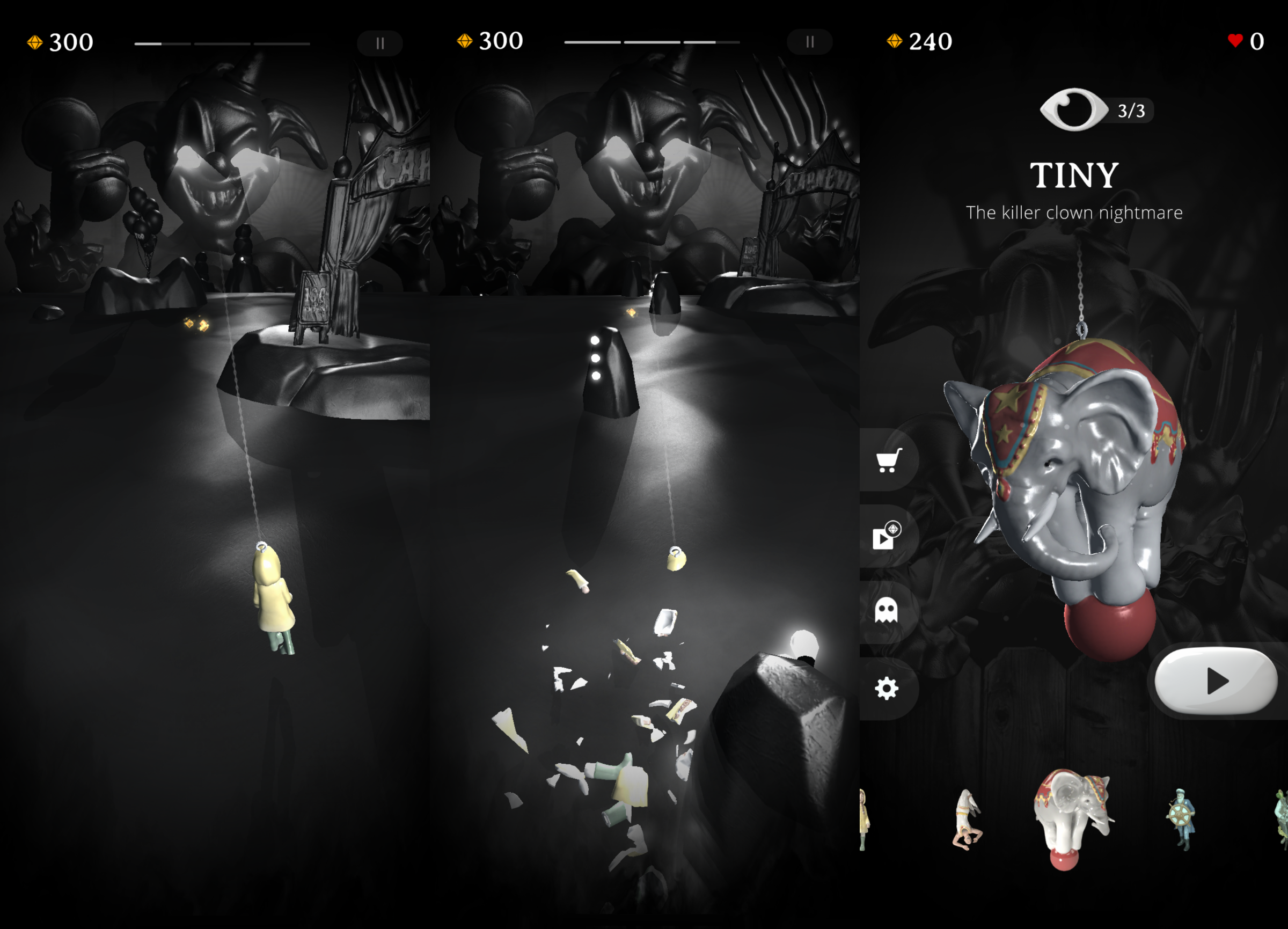Choose the circus elephant figurine thumbnail
This screenshot has width=1288, height=929.
click(1071, 818)
